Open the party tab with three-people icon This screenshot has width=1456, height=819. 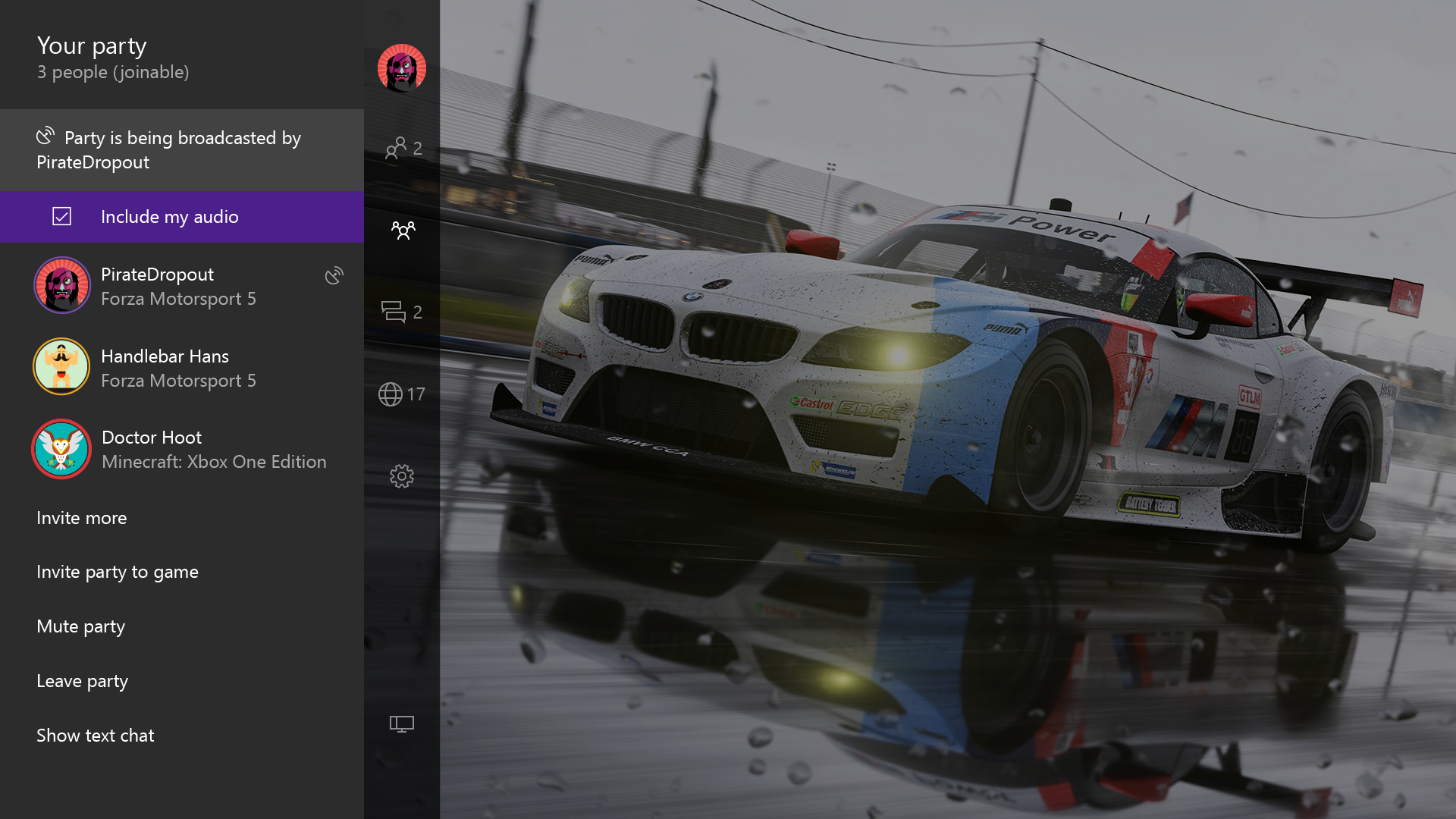[x=403, y=230]
